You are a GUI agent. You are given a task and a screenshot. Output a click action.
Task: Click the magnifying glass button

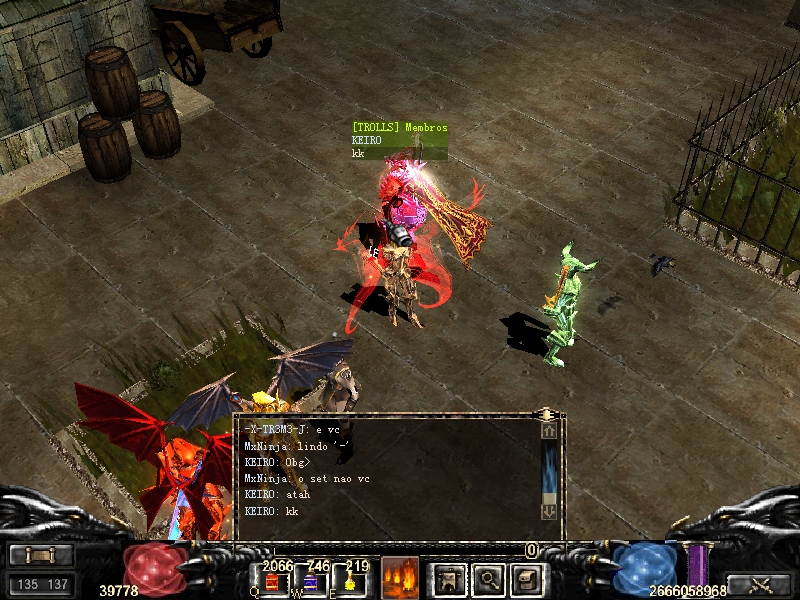point(488,578)
